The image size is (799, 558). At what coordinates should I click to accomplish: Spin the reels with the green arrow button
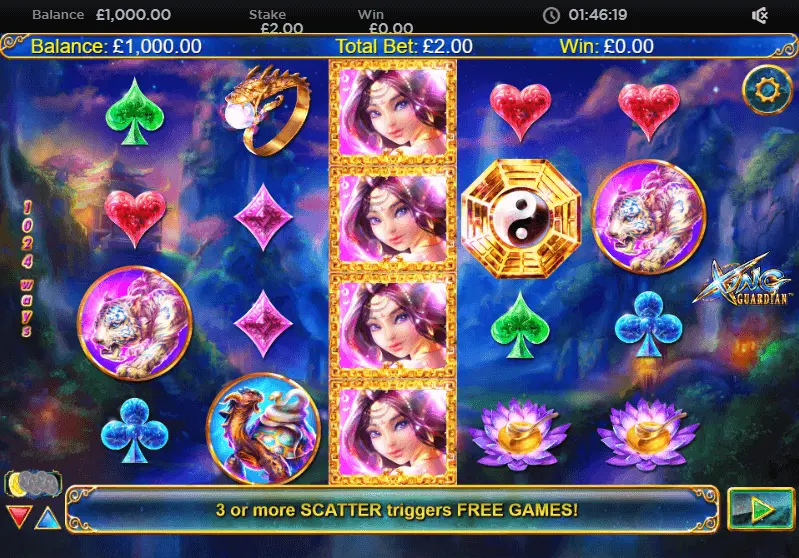coord(761,509)
